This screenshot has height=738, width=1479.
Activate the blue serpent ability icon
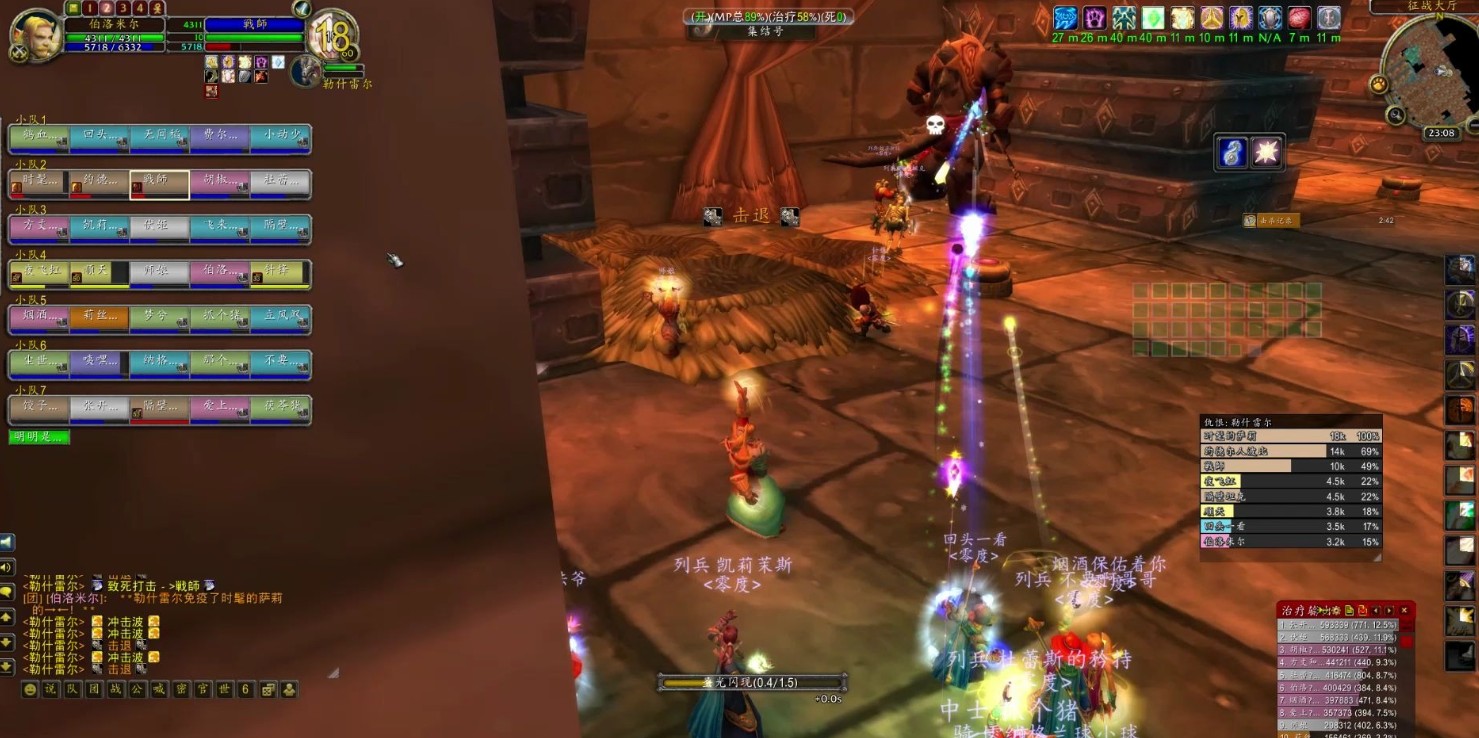(x=1233, y=152)
